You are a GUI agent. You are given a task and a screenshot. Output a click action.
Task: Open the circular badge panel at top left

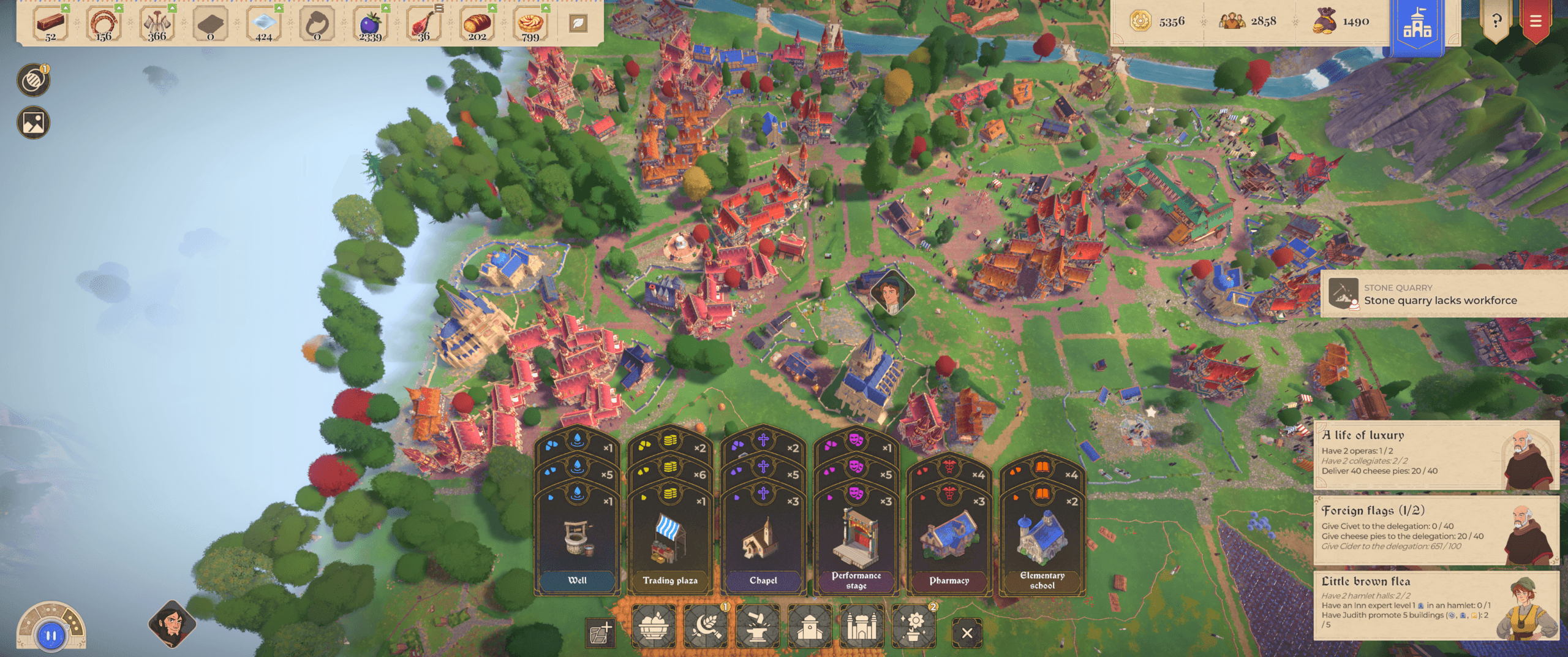[32, 80]
